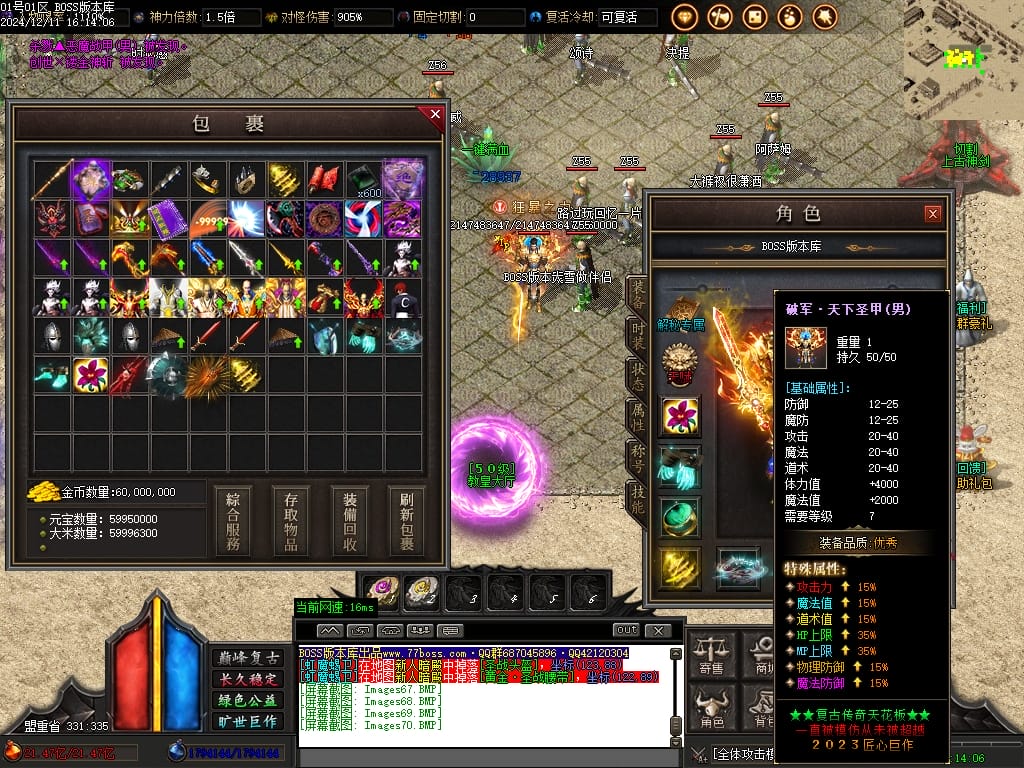This screenshot has height=768, width=1024.
Task: Switch to the 技能 skills tab
Action: coord(637,497)
